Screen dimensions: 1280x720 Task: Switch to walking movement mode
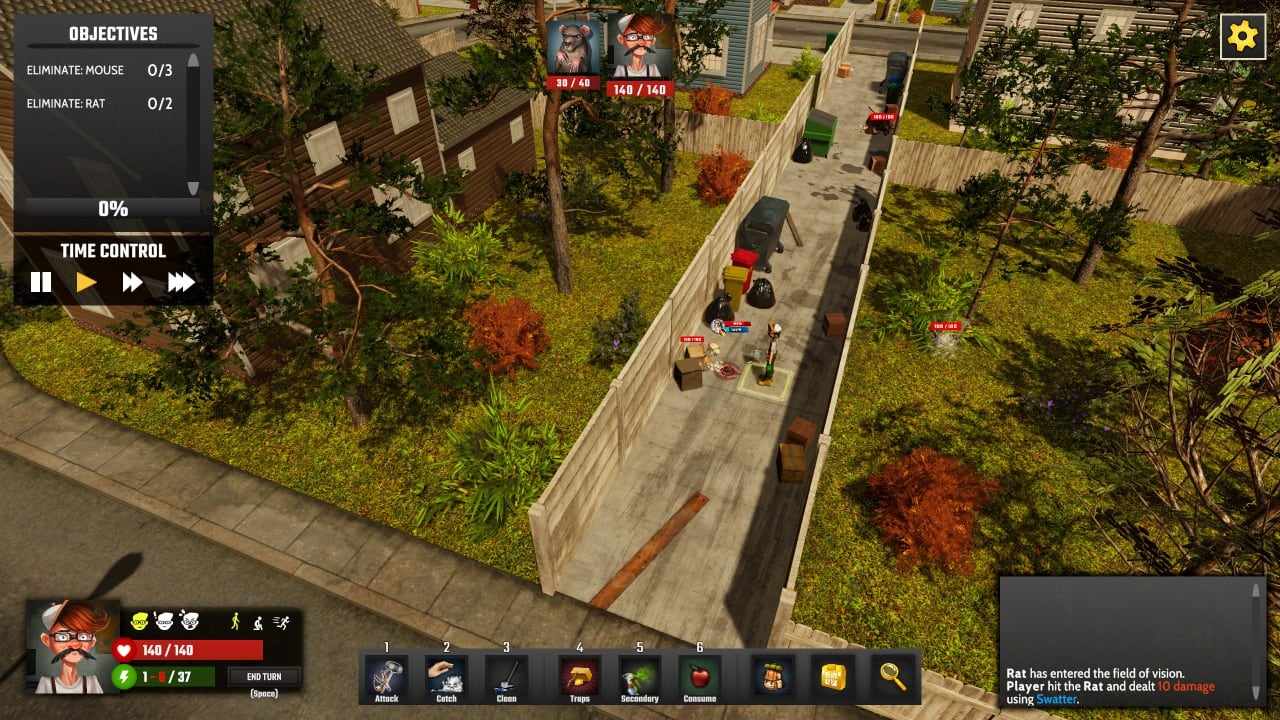click(x=236, y=621)
